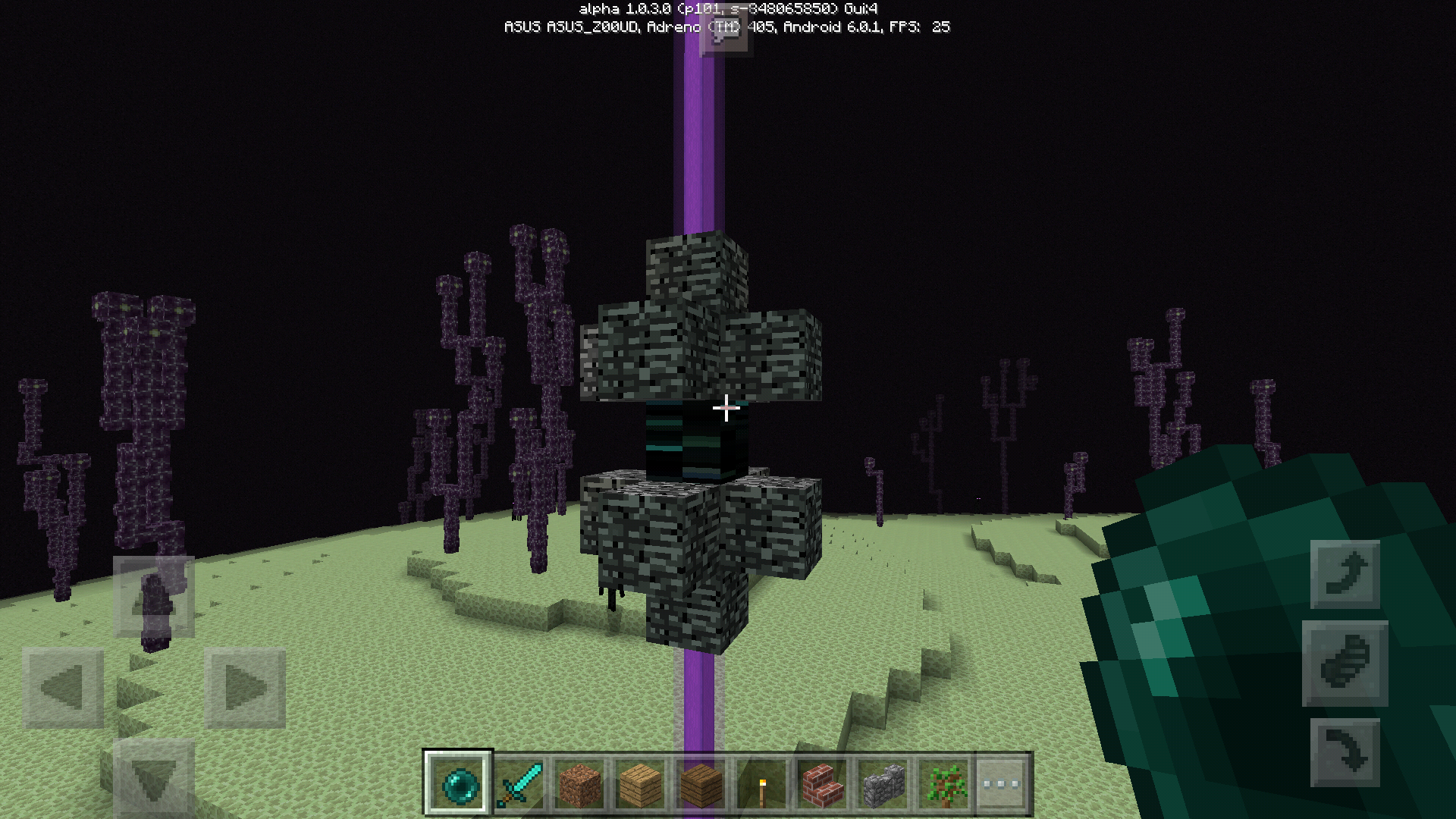Tap the fly up arrow button
The image size is (1456, 819).
[1345, 574]
